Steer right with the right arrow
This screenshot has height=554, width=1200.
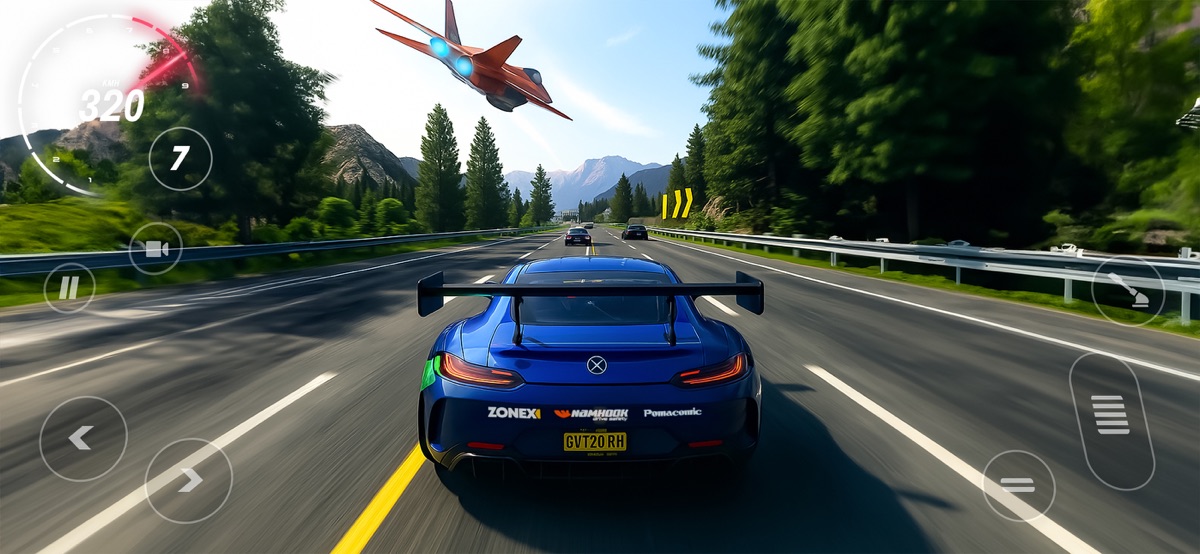pyautogui.click(x=189, y=480)
